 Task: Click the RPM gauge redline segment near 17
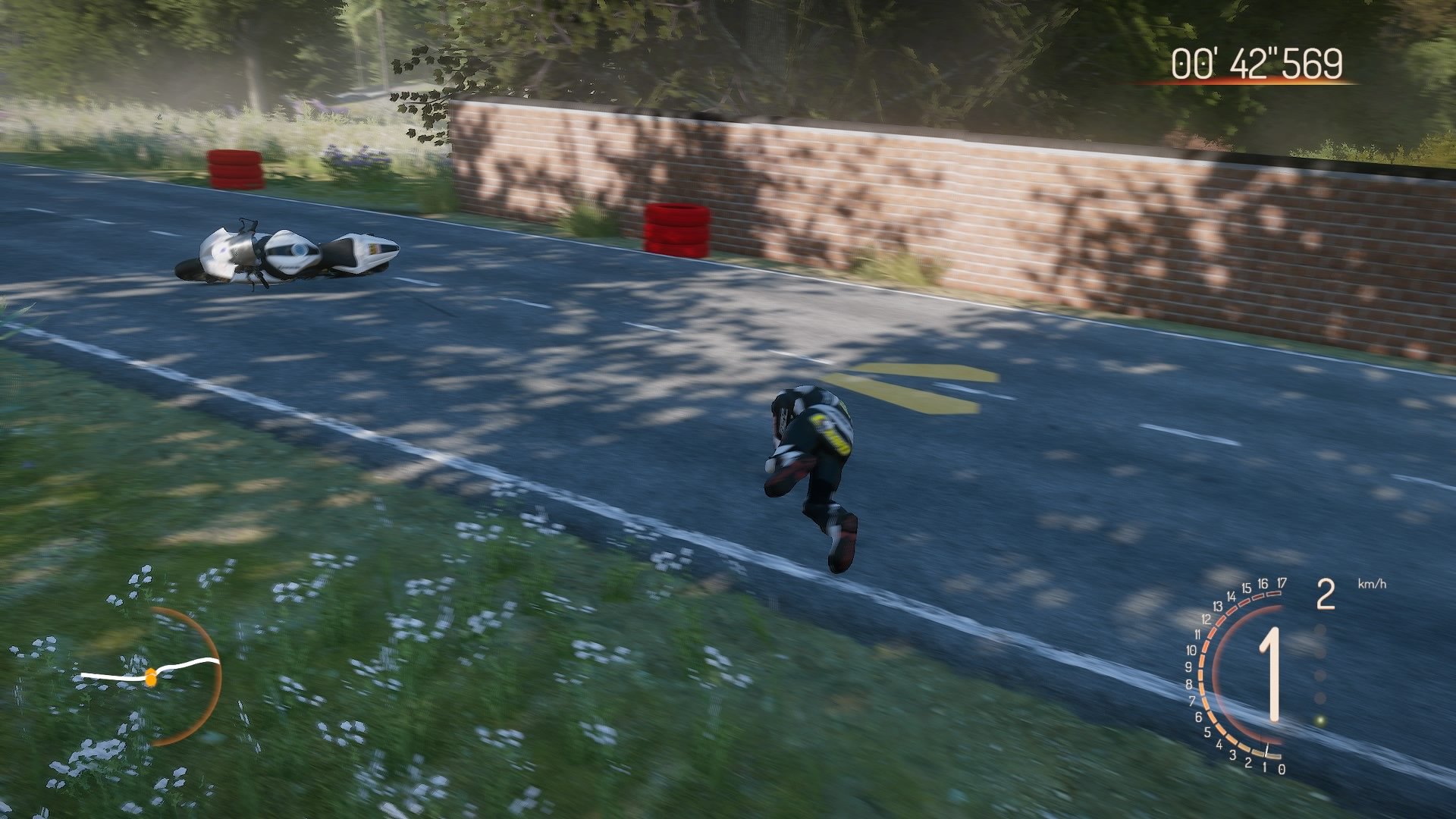click(x=1274, y=592)
